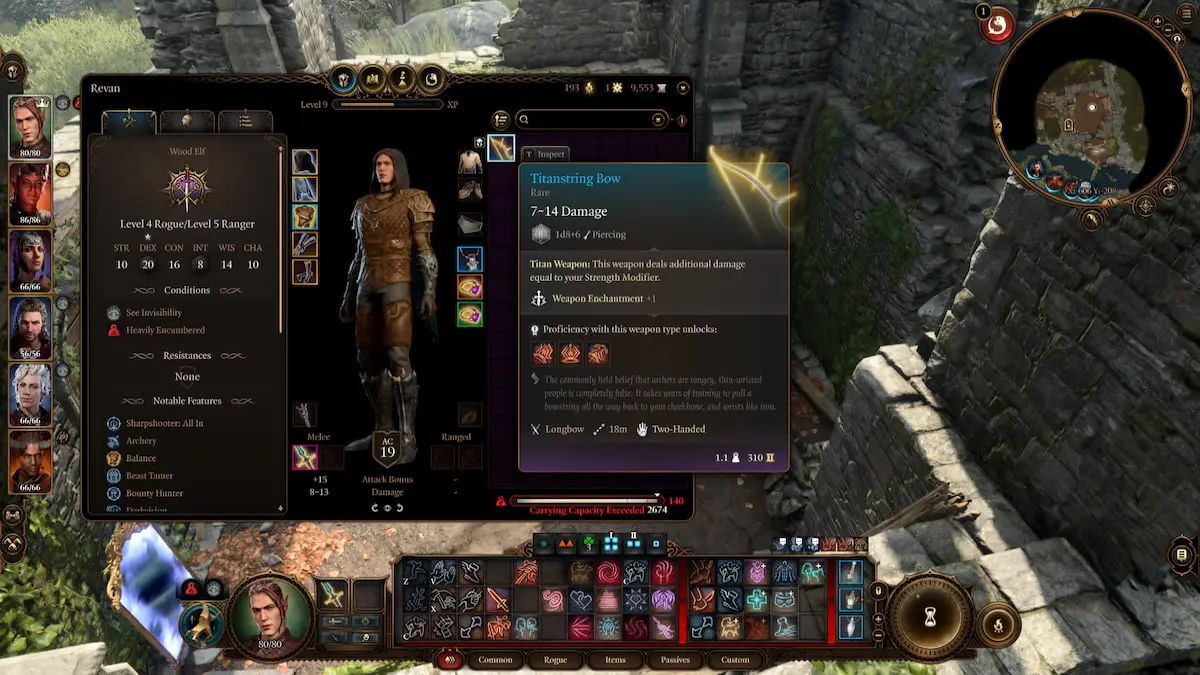This screenshot has height=675, width=1200.
Task: Equip the hood in the helmet slot
Action: (x=305, y=162)
